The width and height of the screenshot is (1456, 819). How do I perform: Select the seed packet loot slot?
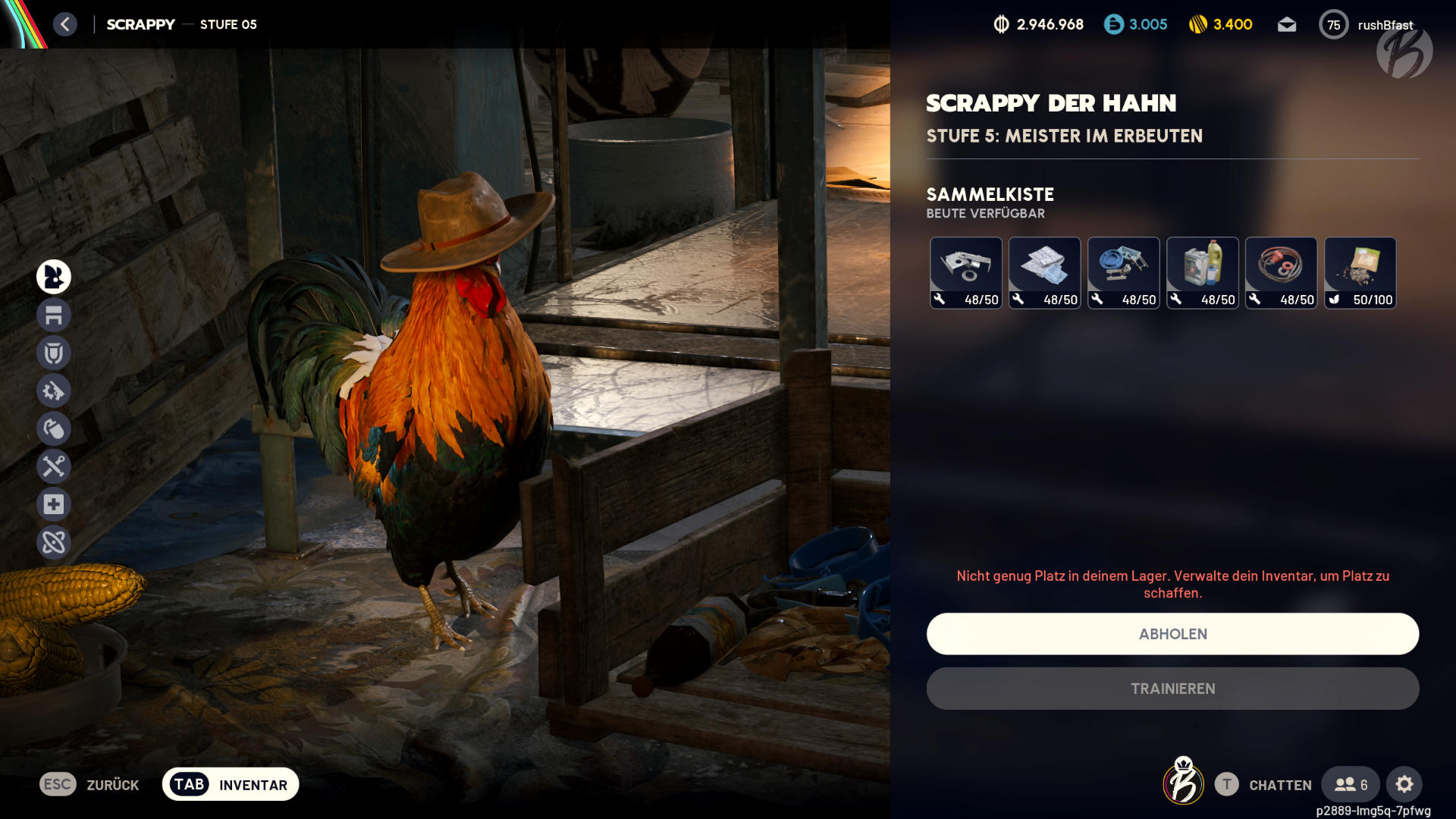(x=1360, y=273)
